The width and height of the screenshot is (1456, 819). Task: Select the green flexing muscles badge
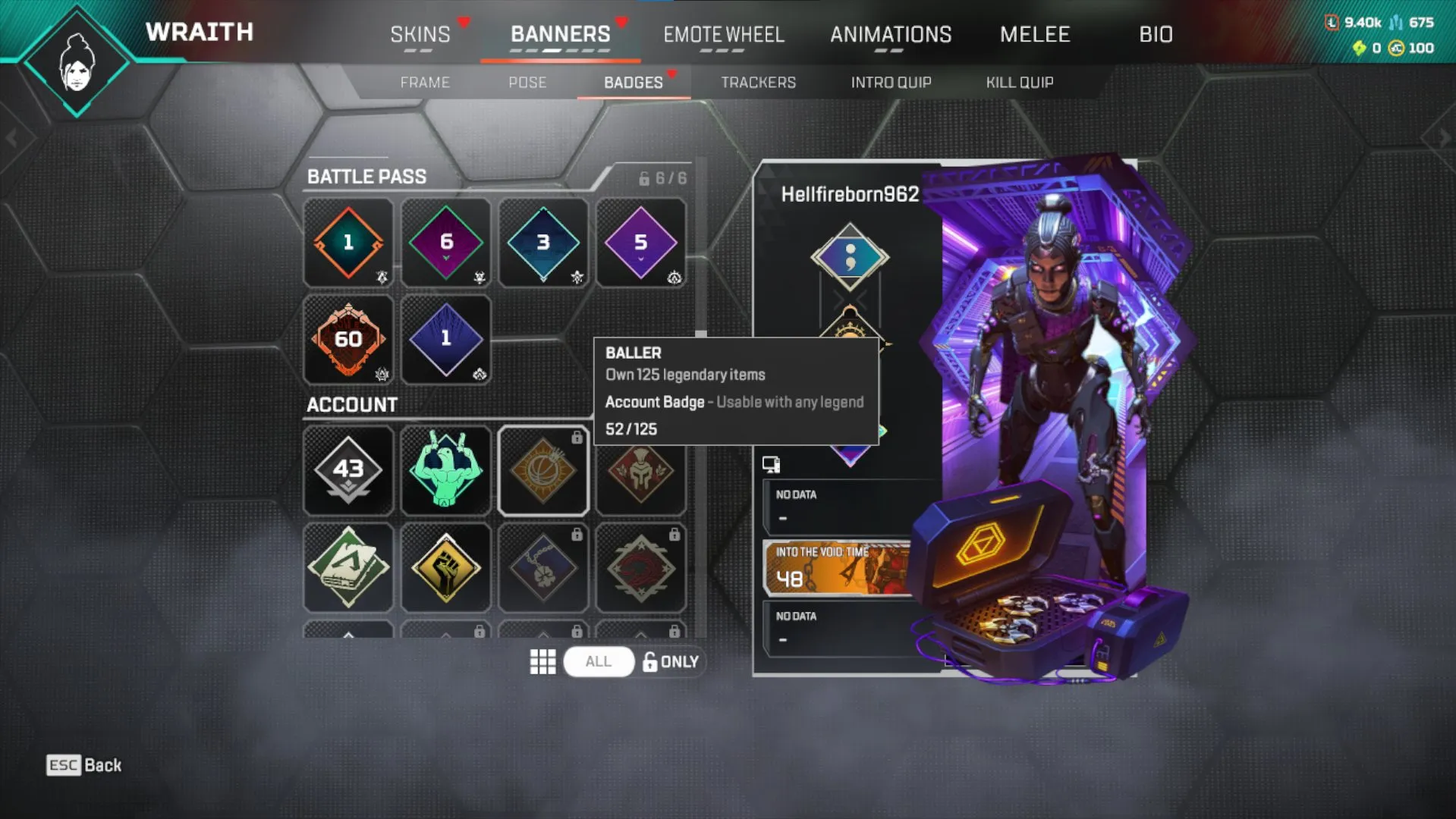coord(445,470)
